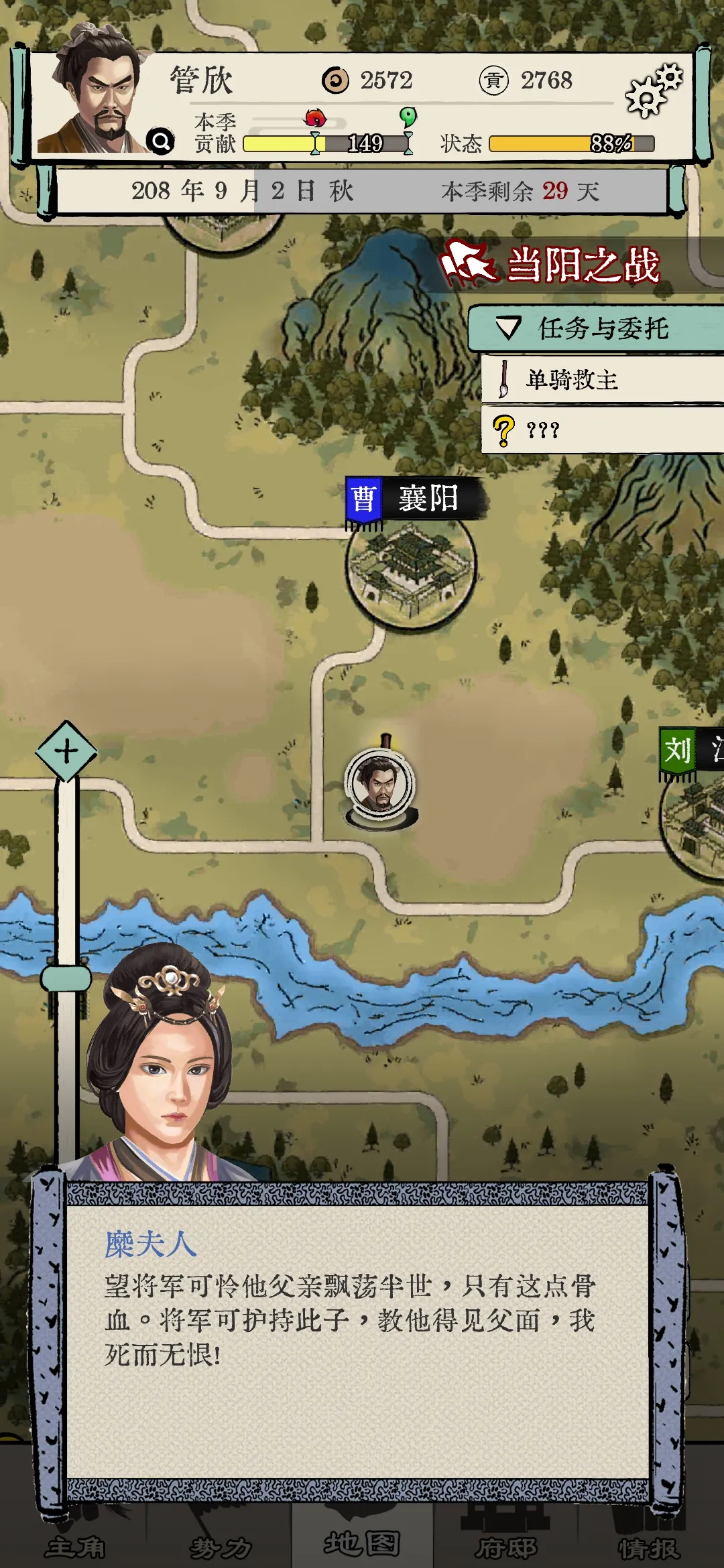Open the ??? unknown quest entry
The height and width of the screenshot is (1568, 724).
pyautogui.click(x=602, y=430)
